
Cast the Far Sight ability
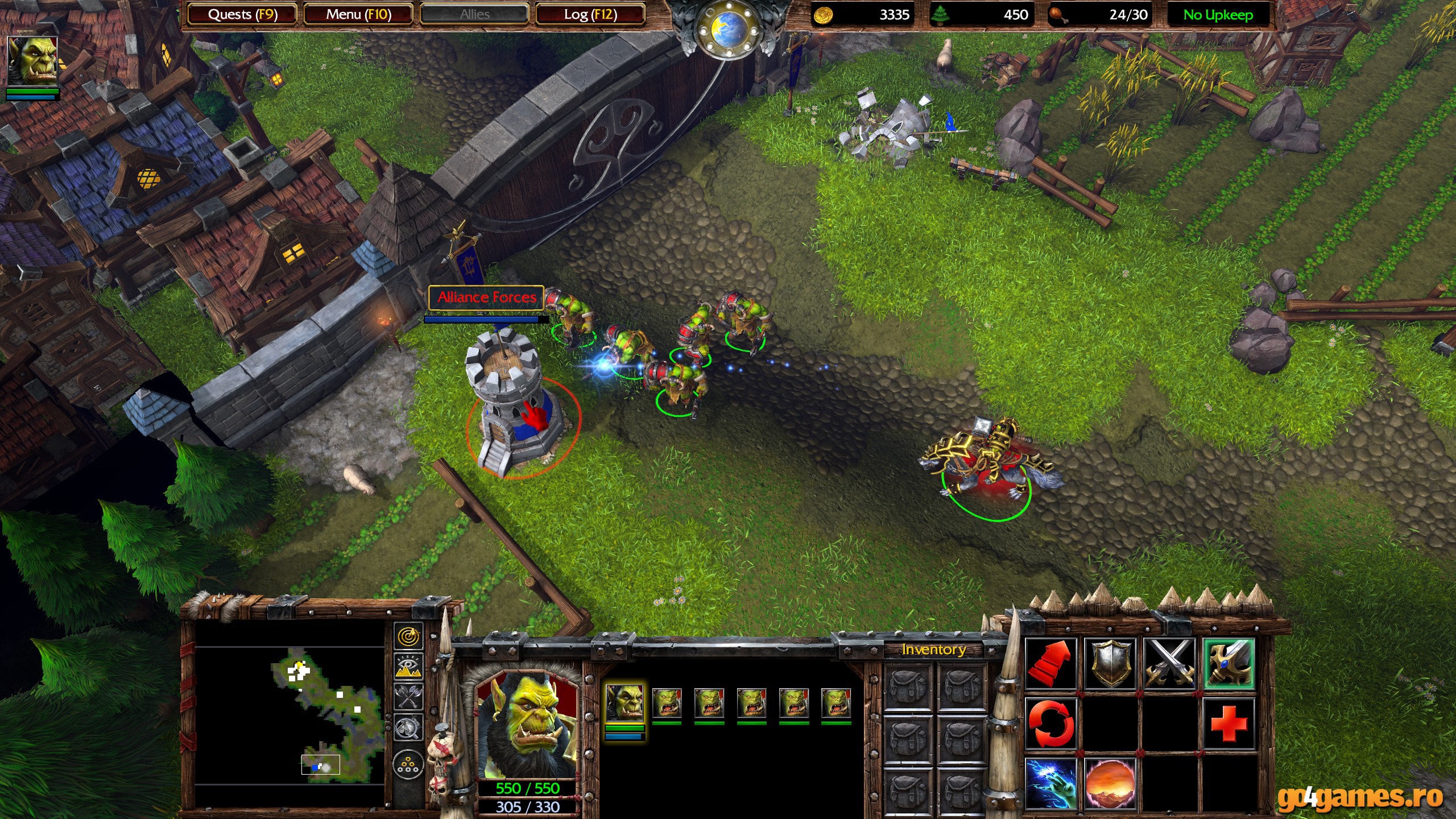coord(1110,783)
